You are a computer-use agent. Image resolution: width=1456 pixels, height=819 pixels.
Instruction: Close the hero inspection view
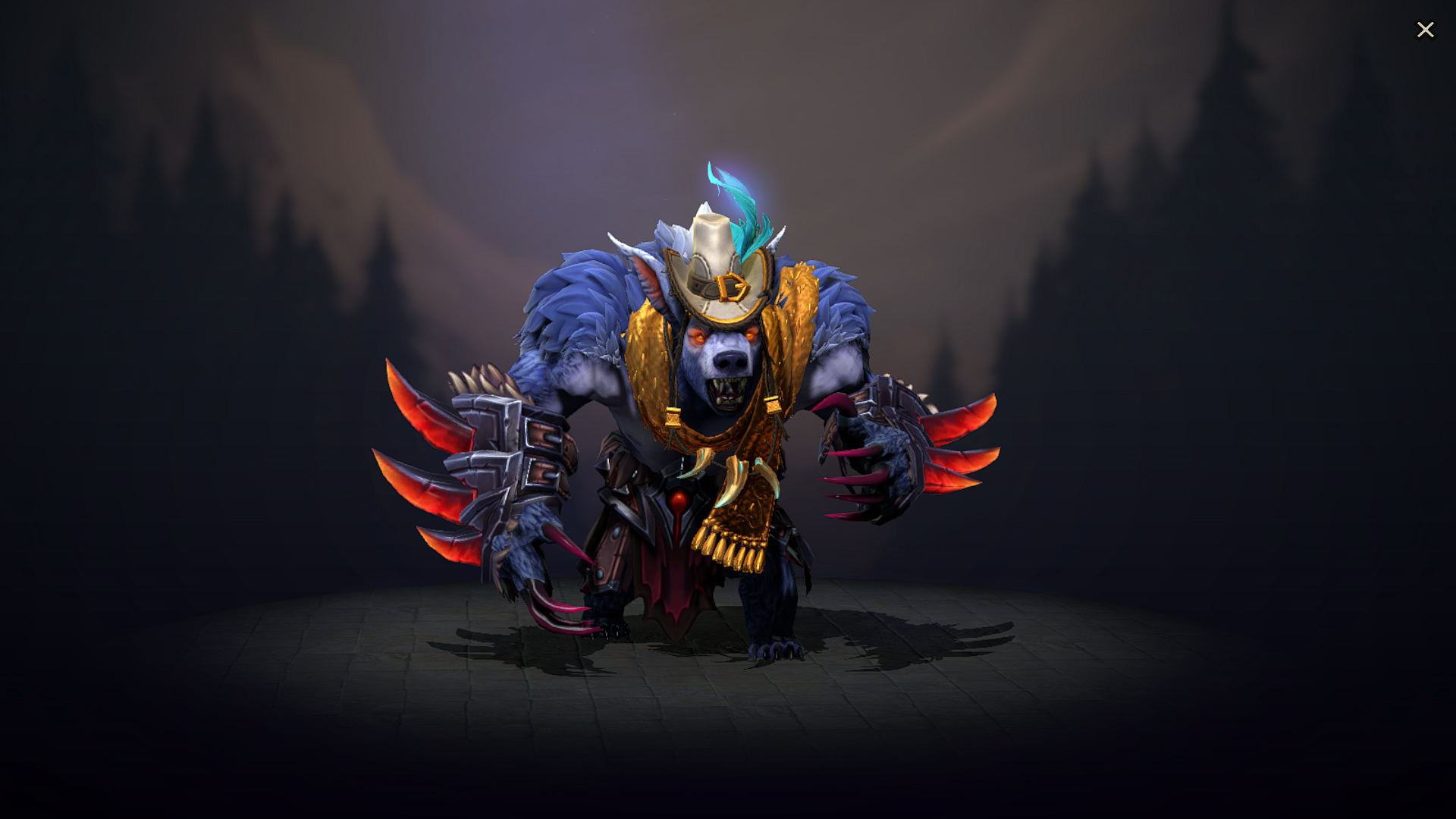pos(1426,30)
